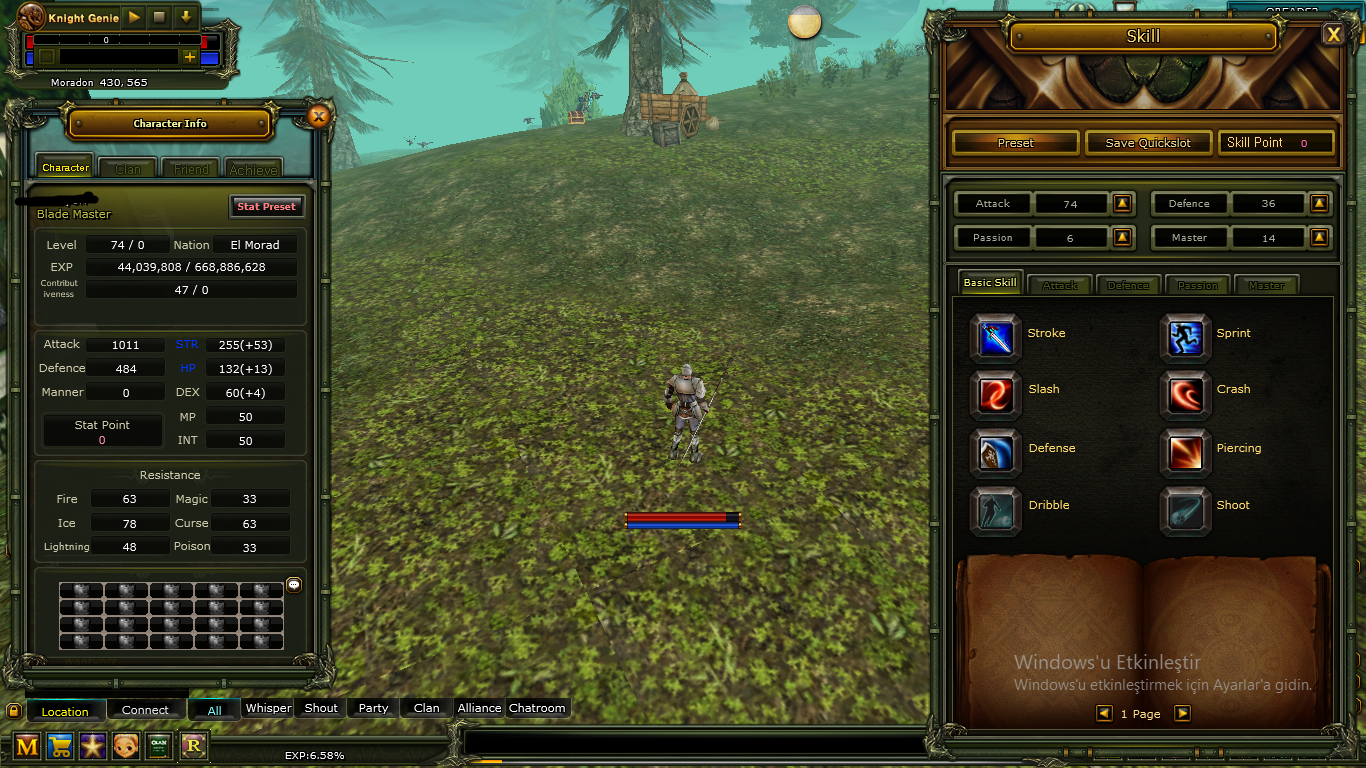Open the shop cart icon on the taskbar
The width and height of the screenshot is (1366, 768).
click(x=60, y=746)
